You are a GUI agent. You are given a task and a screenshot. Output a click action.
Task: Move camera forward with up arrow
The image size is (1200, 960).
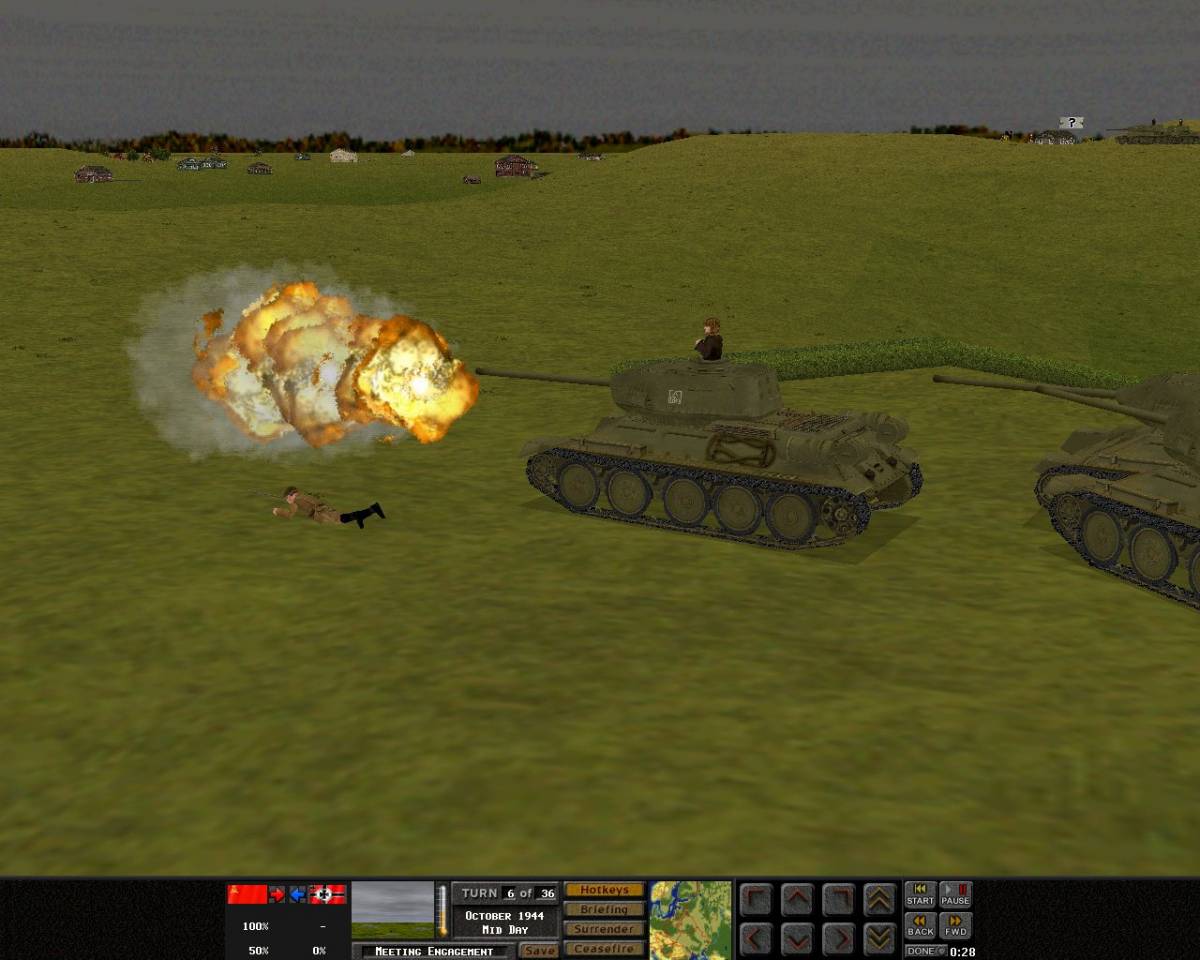point(797,899)
